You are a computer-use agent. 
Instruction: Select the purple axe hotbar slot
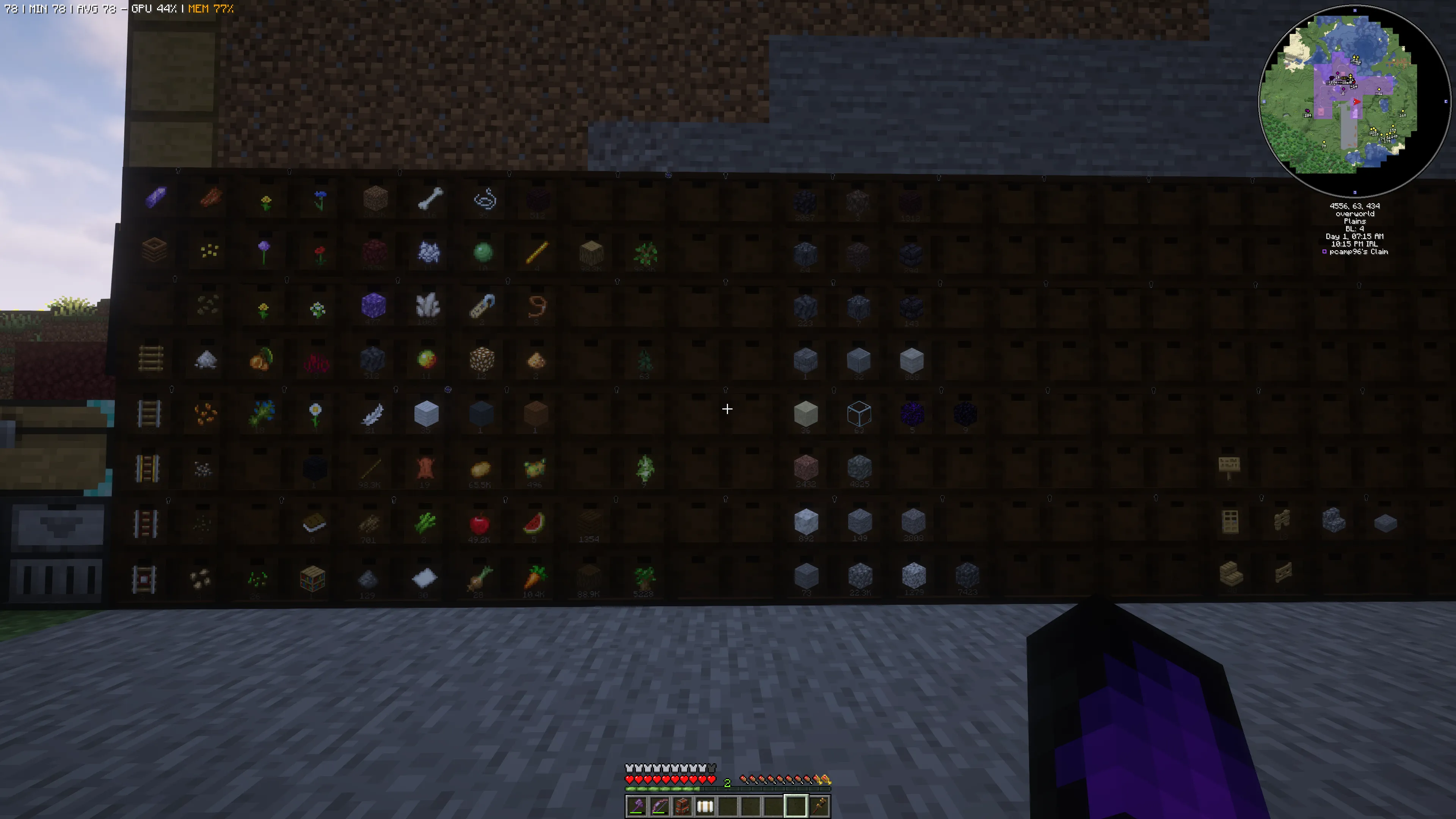pyautogui.click(x=637, y=806)
